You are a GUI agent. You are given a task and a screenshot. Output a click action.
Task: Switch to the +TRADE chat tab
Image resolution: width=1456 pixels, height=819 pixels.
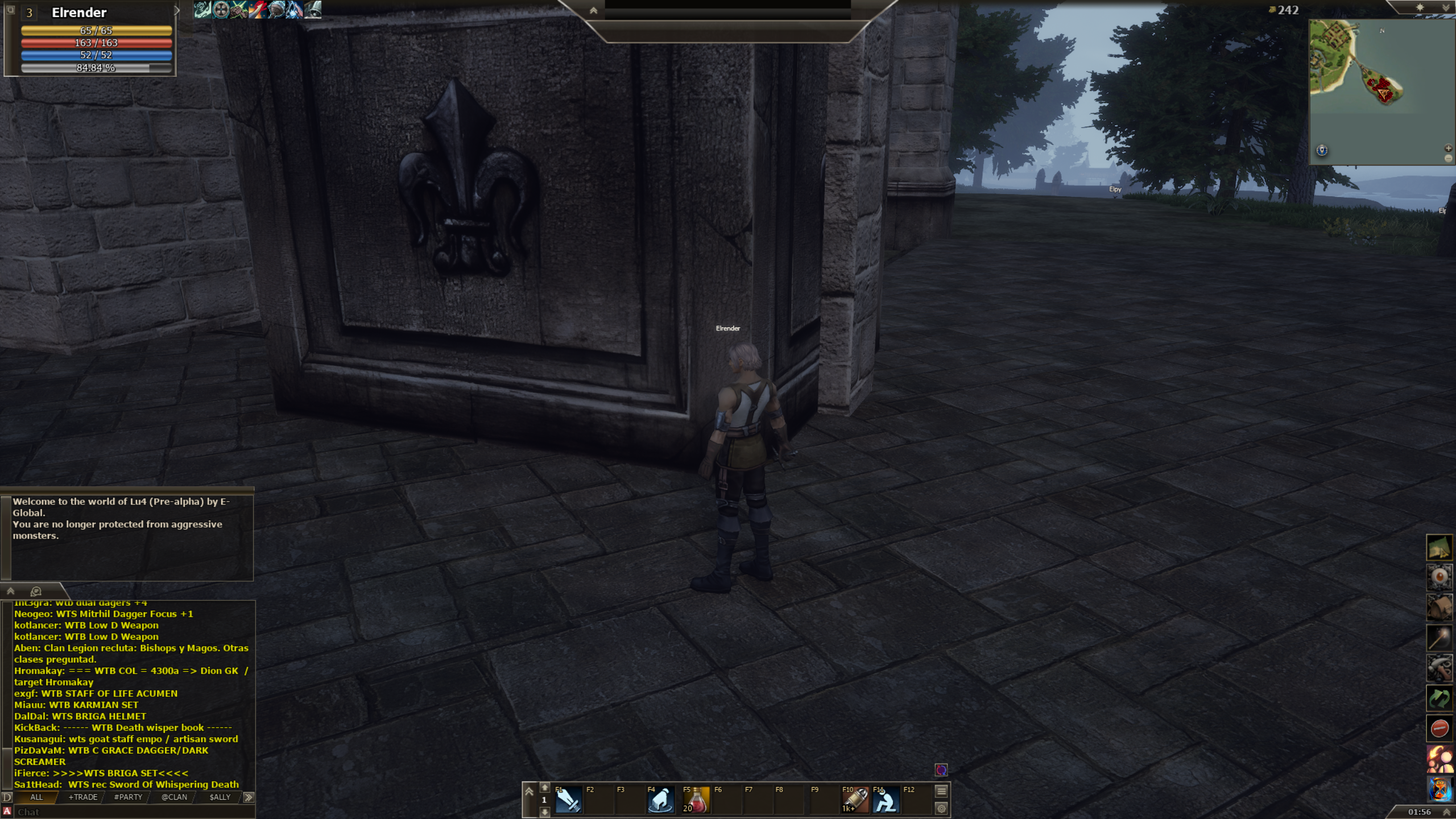click(x=83, y=797)
